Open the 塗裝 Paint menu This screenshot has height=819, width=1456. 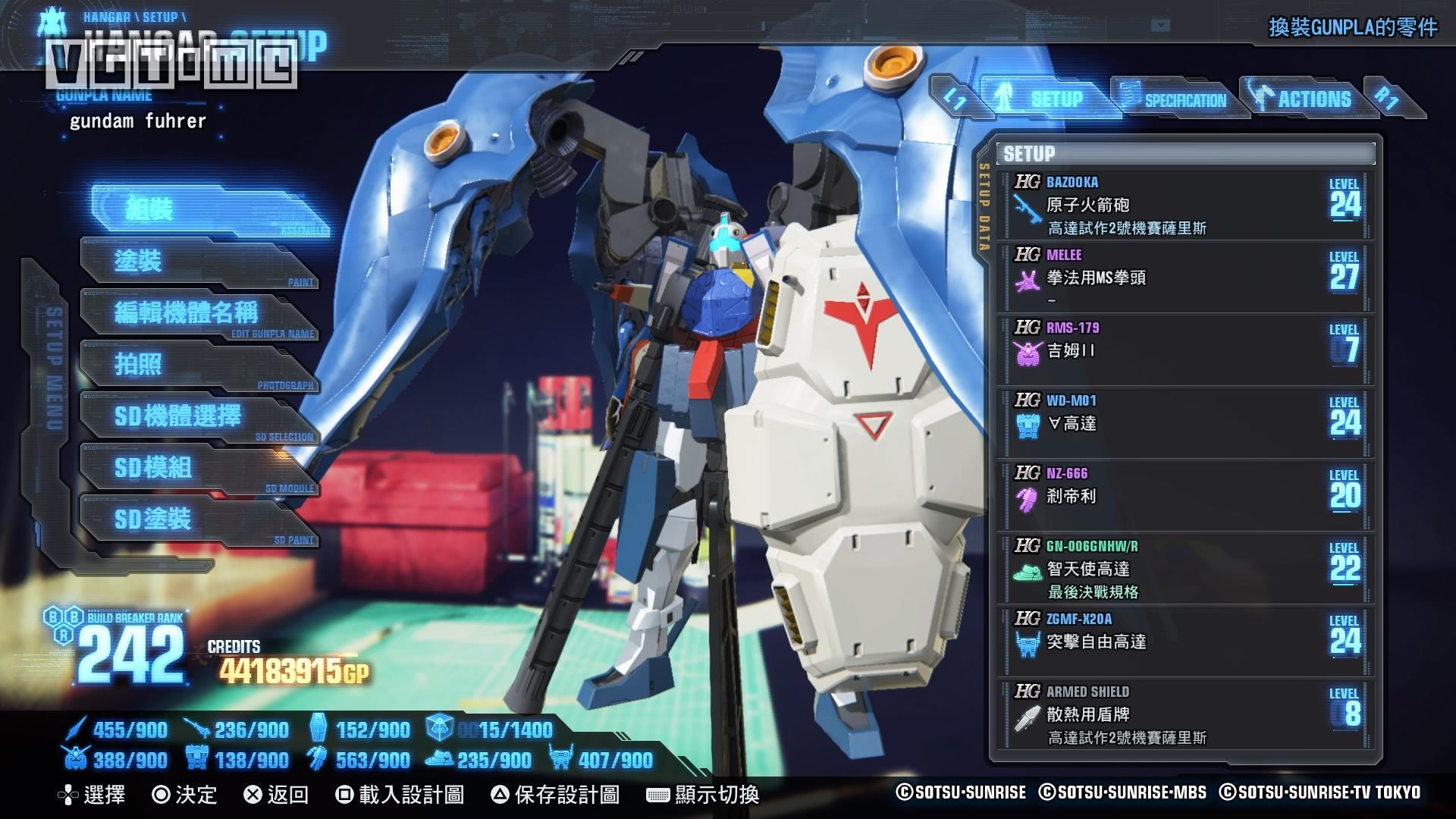[x=199, y=262]
